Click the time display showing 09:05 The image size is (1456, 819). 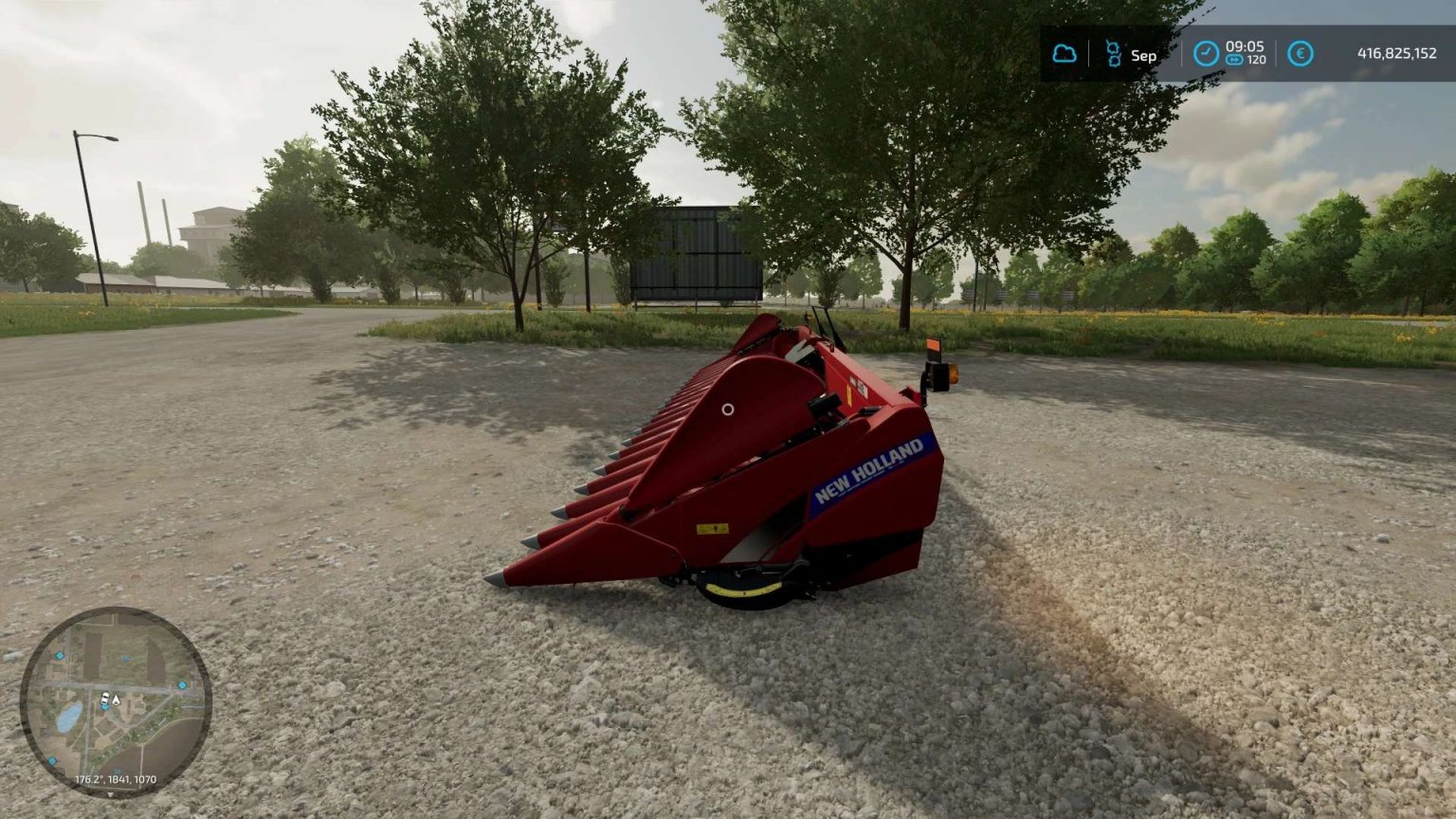(x=1244, y=46)
